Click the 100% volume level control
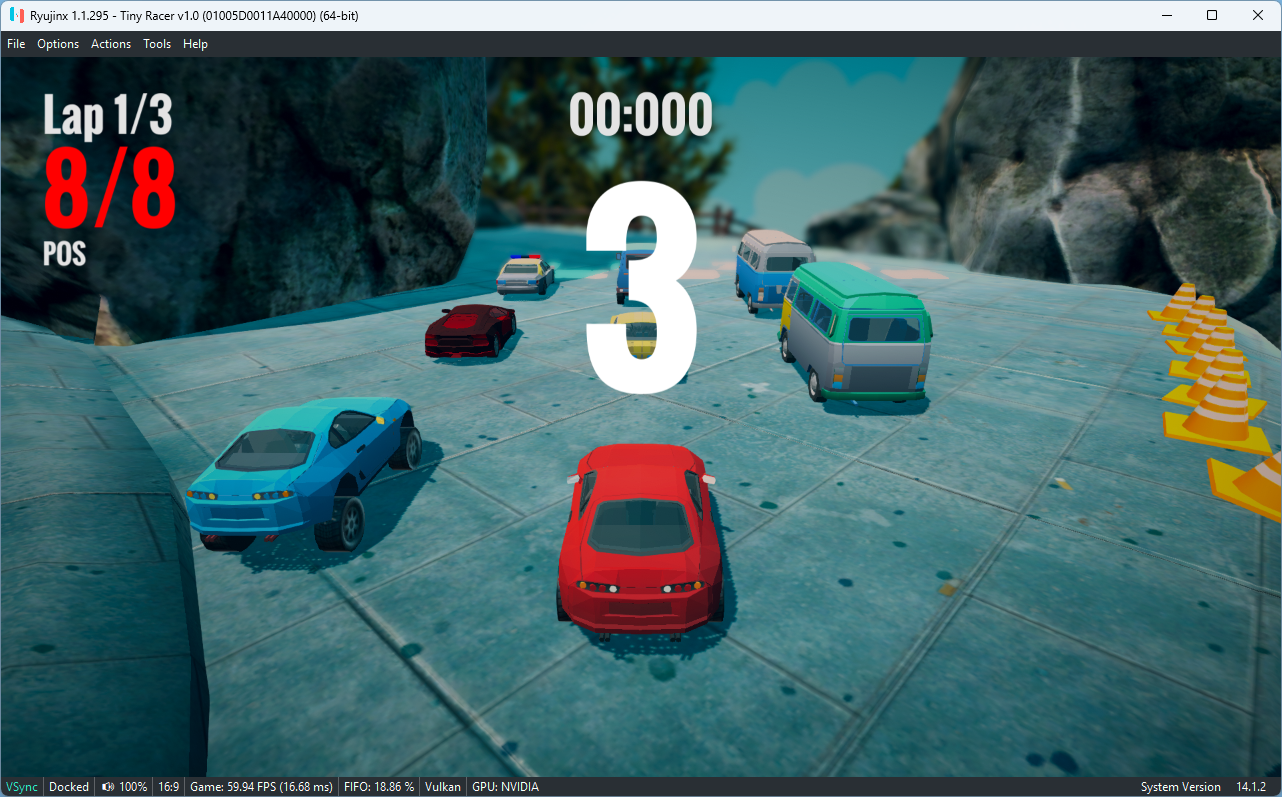The width and height of the screenshot is (1282, 797). 133,787
